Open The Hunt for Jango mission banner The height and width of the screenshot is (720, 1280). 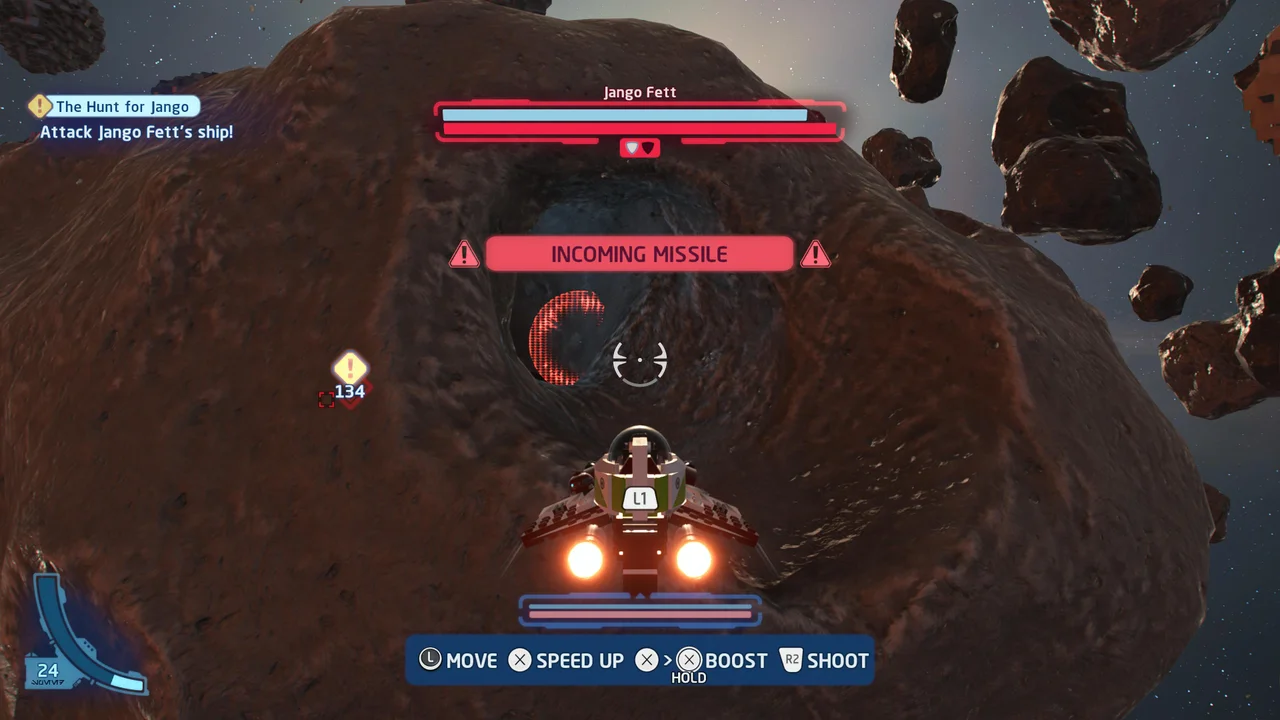(123, 105)
